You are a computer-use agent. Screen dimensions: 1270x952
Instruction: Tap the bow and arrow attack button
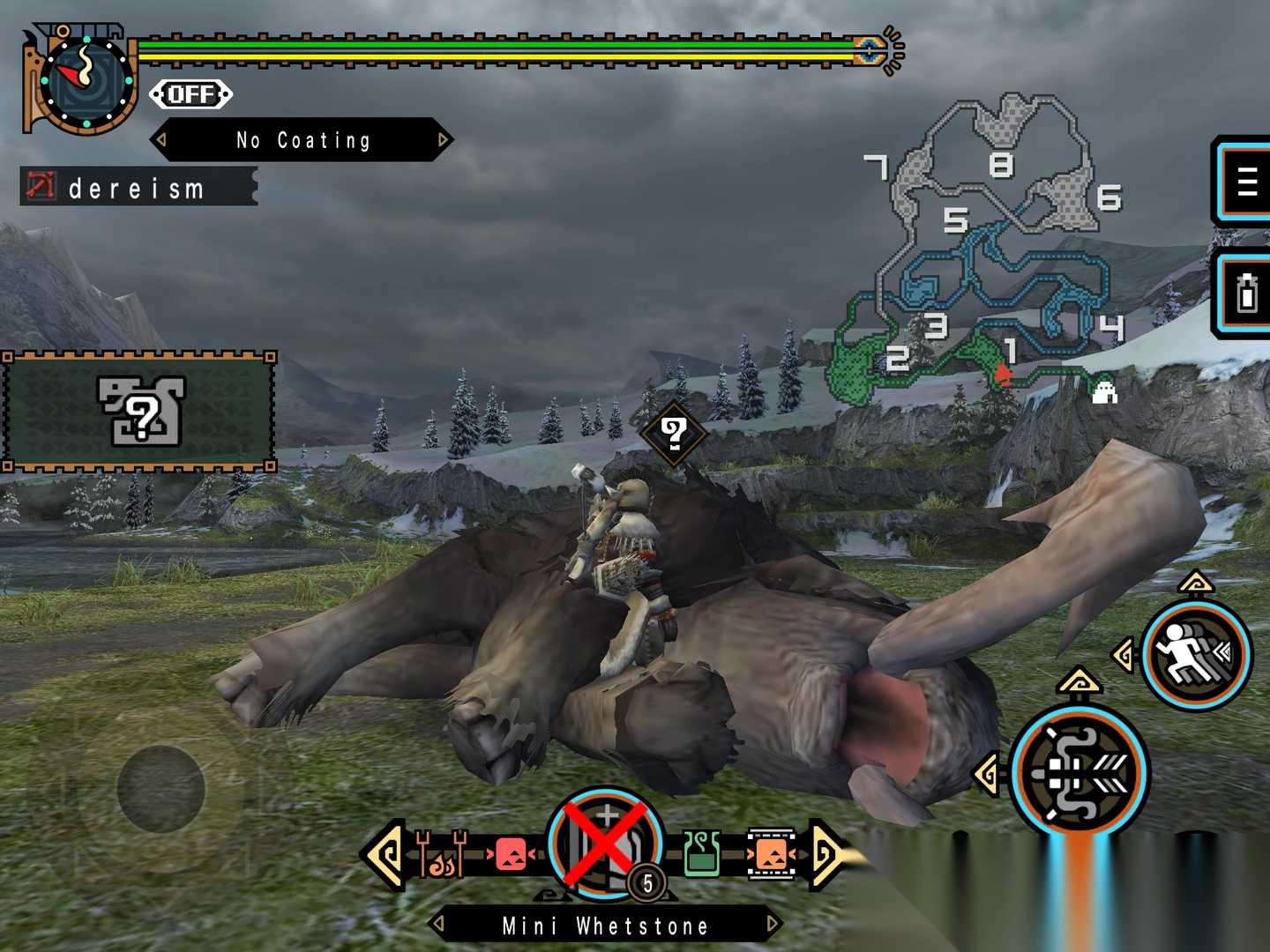click(x=1079, y=772)
